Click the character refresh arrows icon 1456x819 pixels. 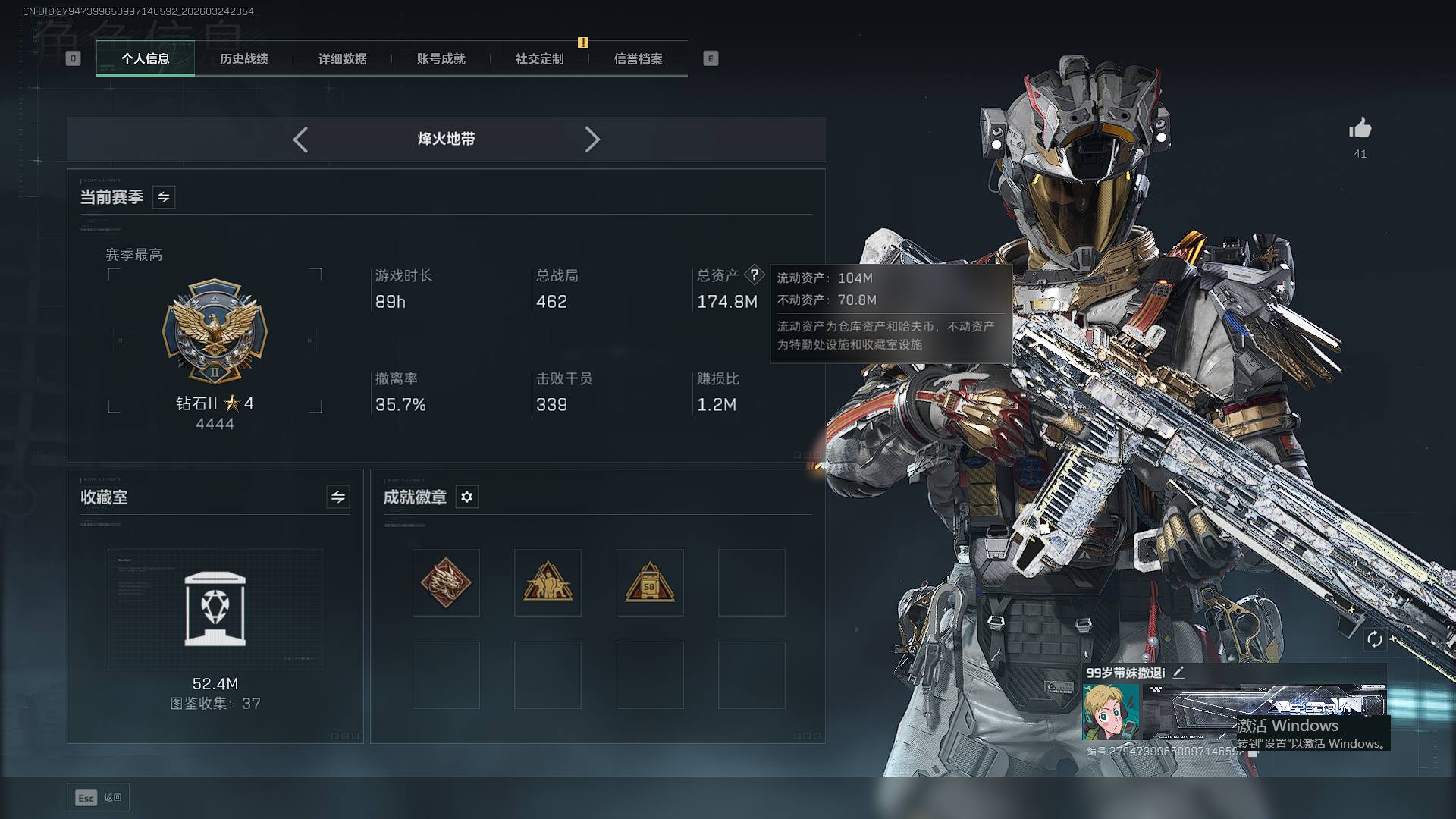[1374, 639]
